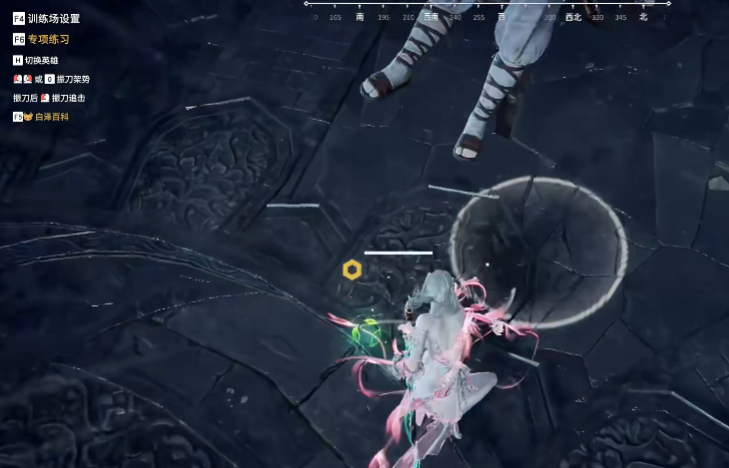Click the yellow hexagon waypoint marker
729x468 pixels.
pyautogui.click(x=352, y=270)
